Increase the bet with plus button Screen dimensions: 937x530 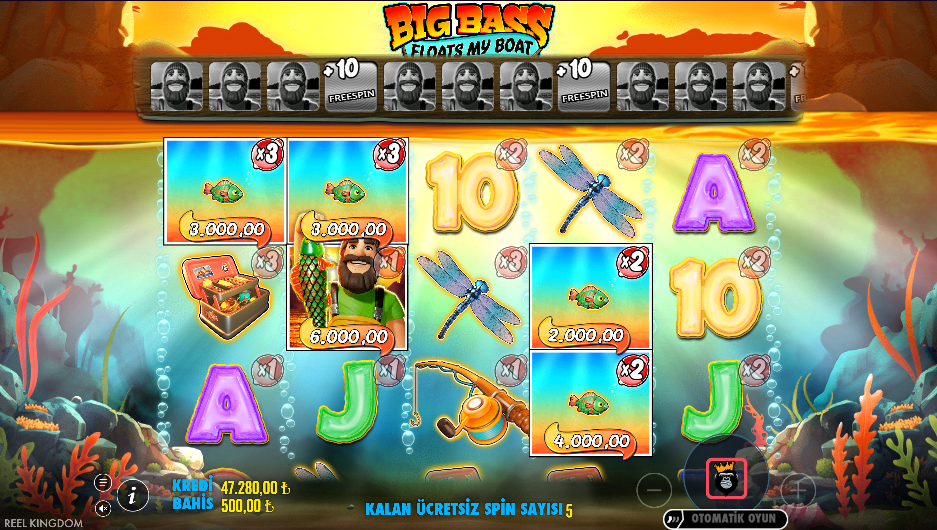click(797, 489)
